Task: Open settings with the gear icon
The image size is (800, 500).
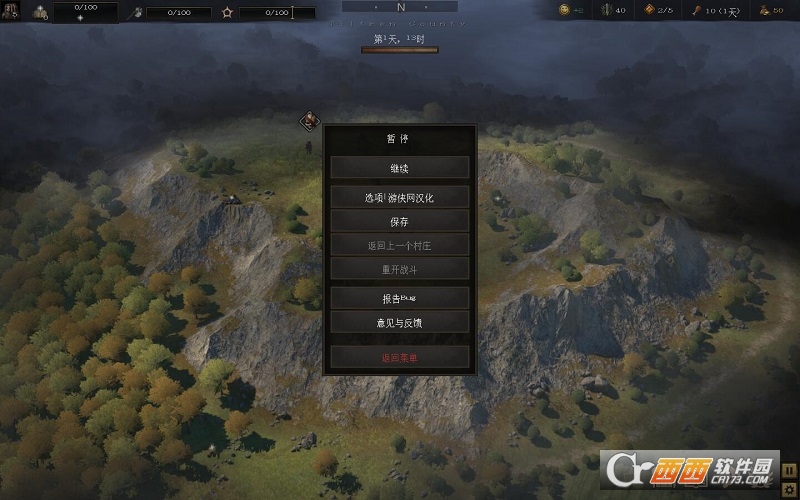Action: point(790,489)
